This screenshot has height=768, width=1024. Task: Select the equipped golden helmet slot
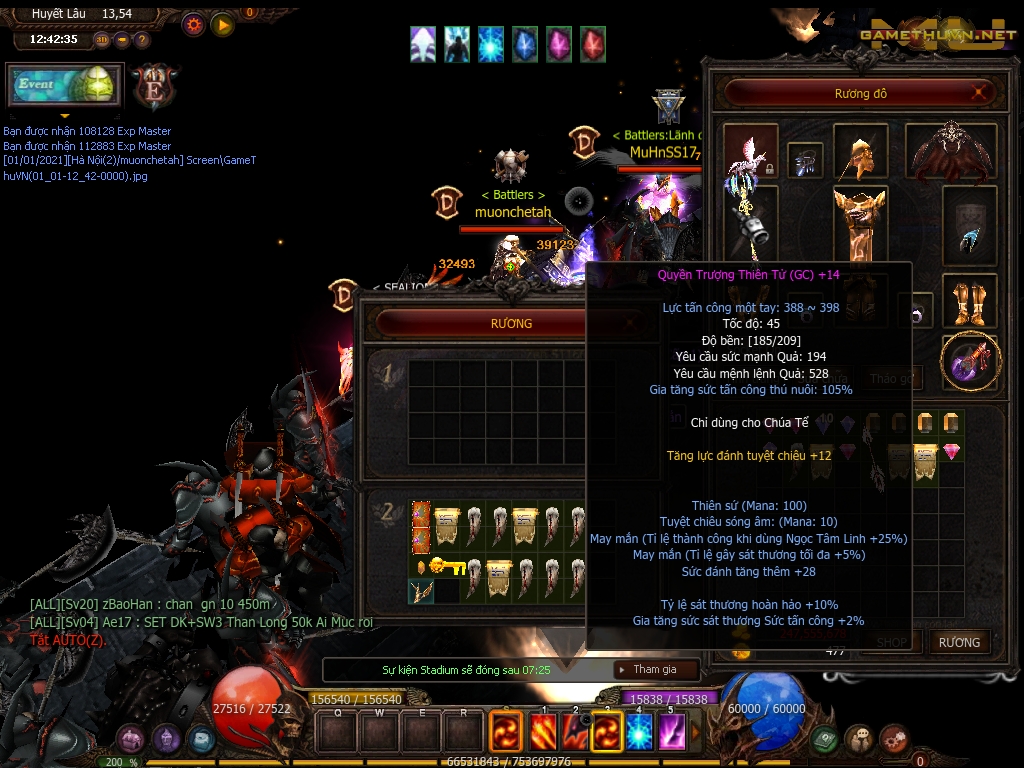(860, 152)
